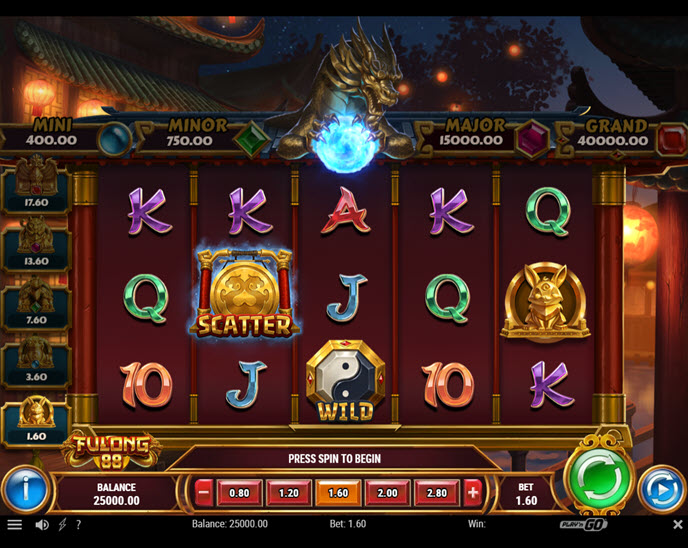
Task: Open the question mark help
Action: click(x=79, y=524)
